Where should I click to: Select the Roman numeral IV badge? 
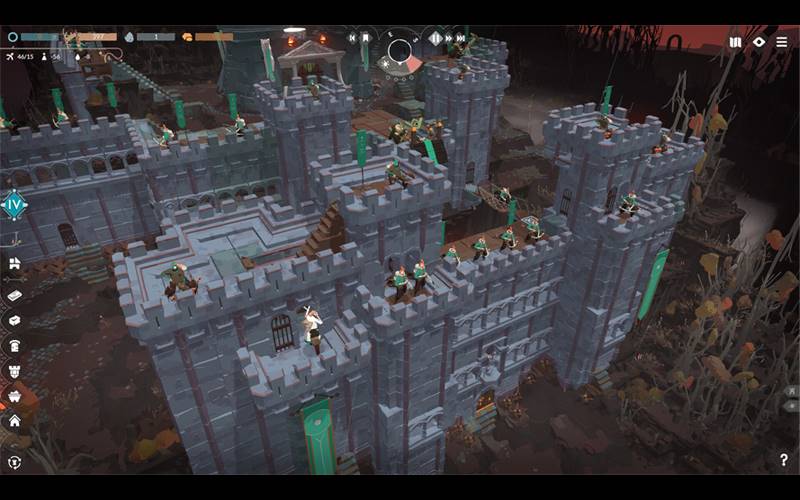point(14,205)
